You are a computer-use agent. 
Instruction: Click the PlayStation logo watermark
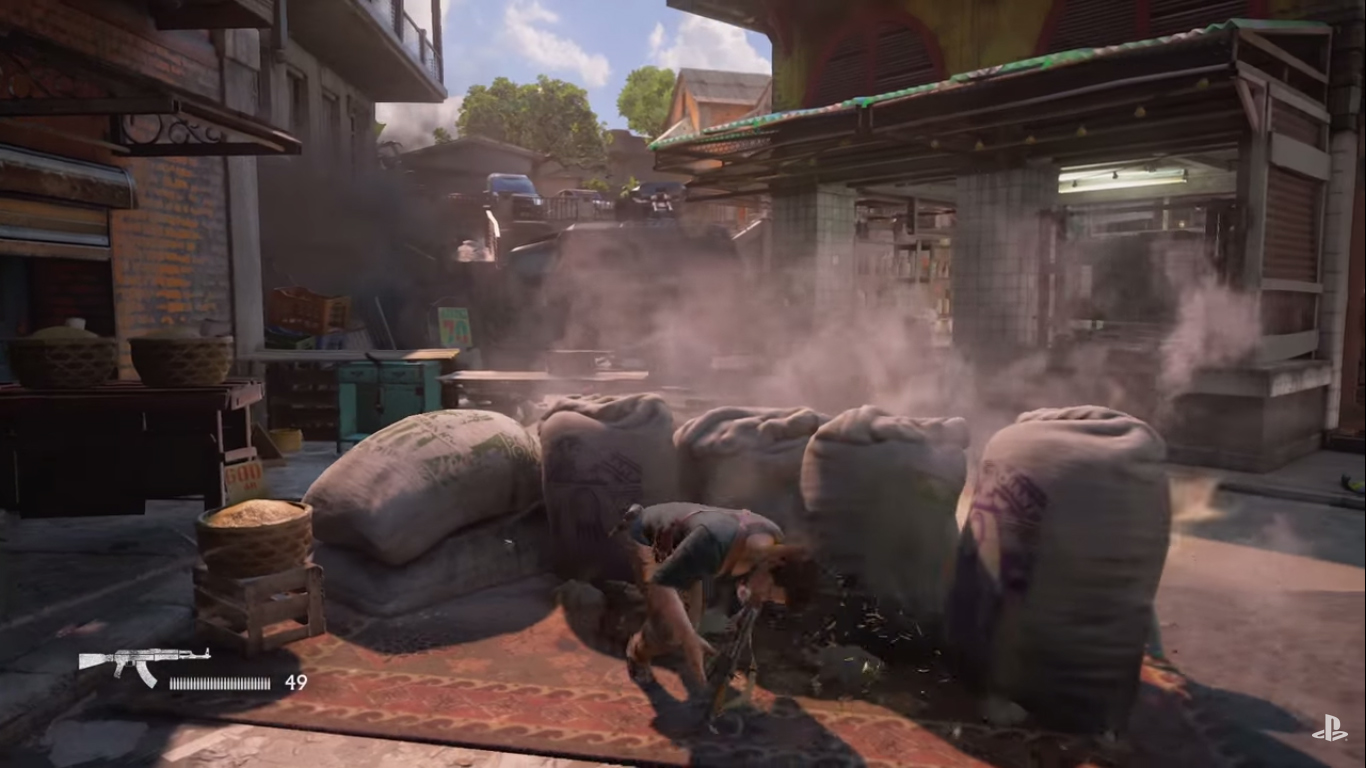[x=1329, y=730]
